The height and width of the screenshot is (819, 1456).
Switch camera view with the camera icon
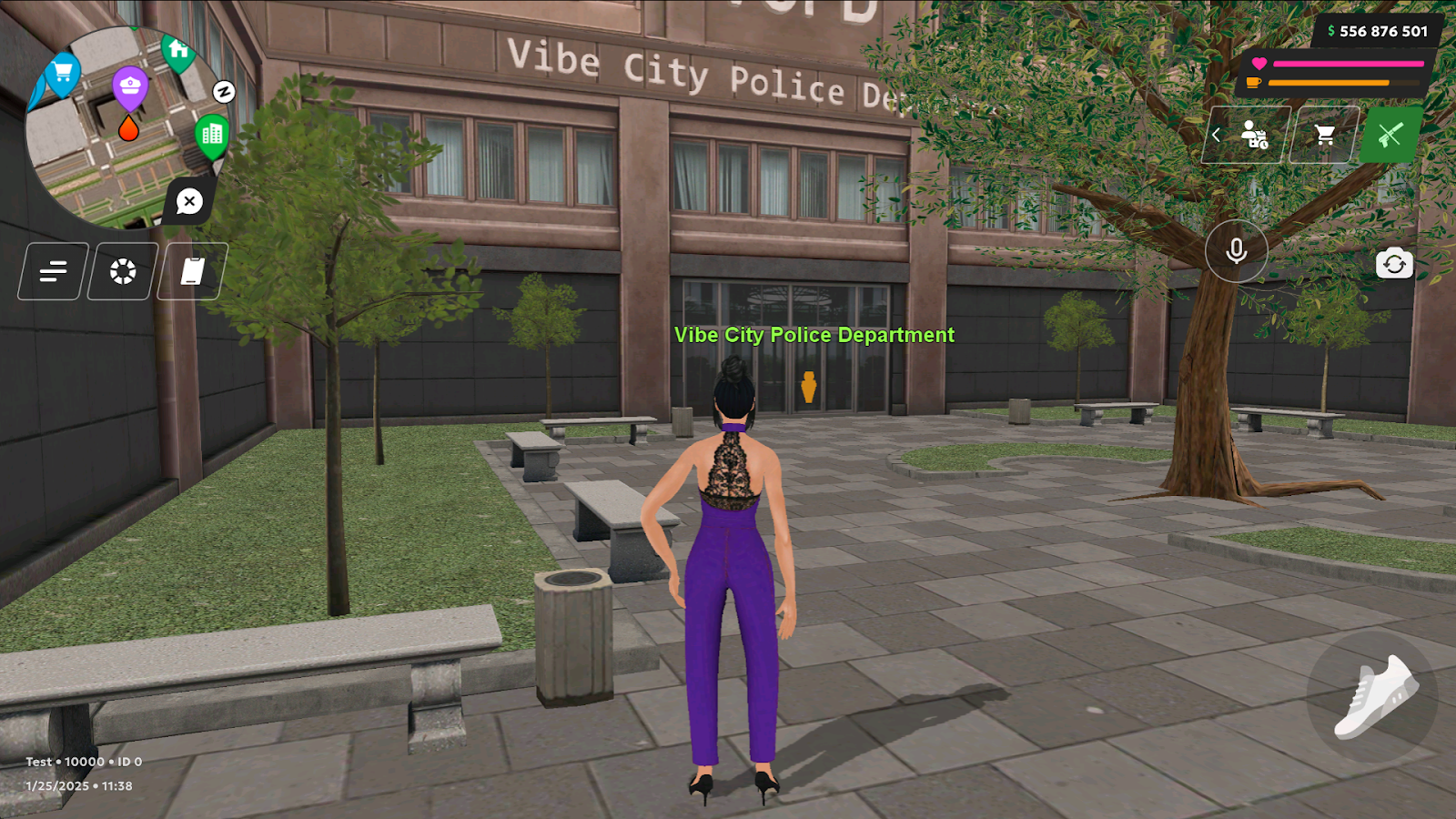pyautogui.click(x=1394, y=264)
